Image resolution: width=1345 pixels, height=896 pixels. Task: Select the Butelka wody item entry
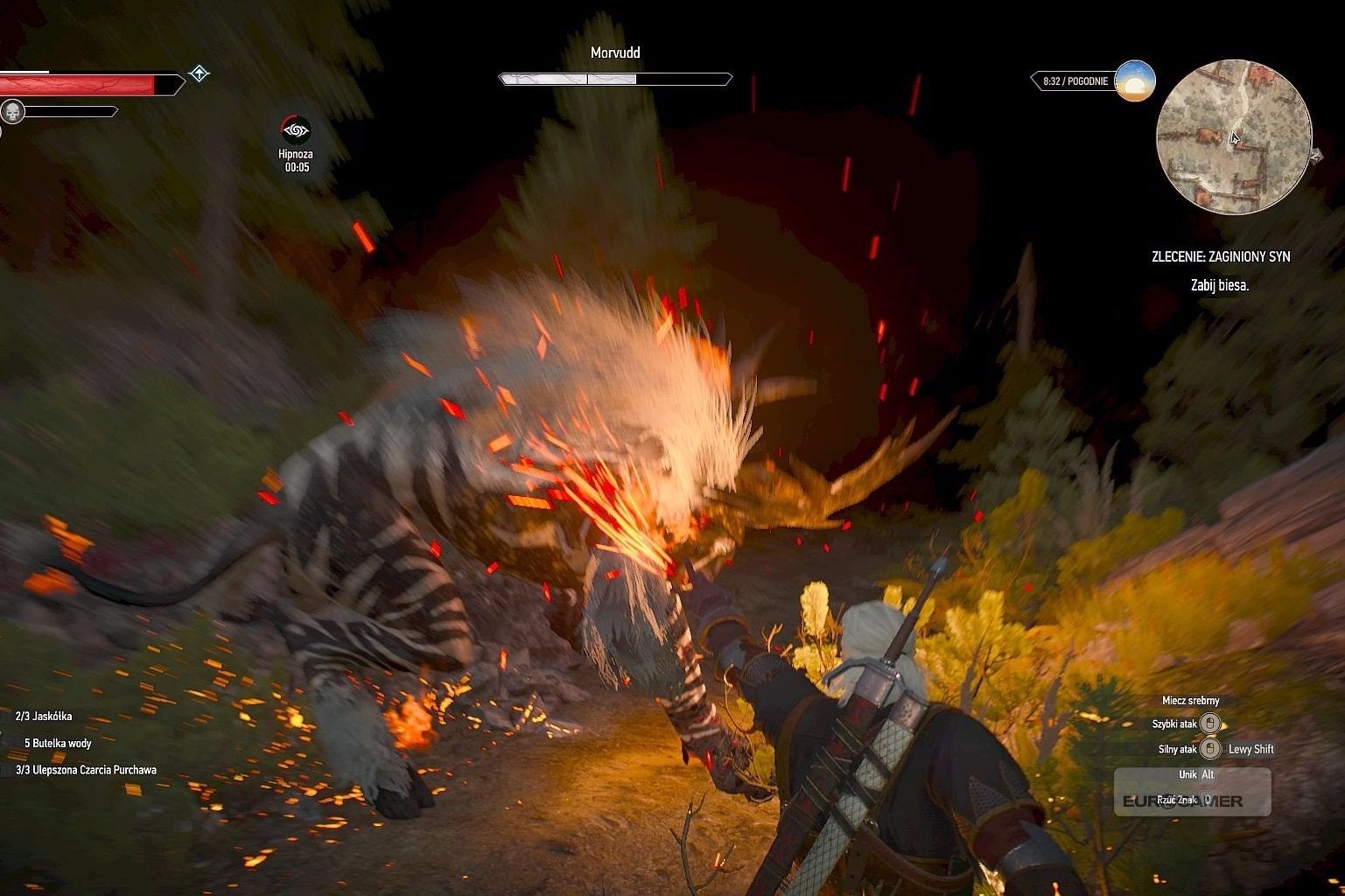tap(58, 743)
